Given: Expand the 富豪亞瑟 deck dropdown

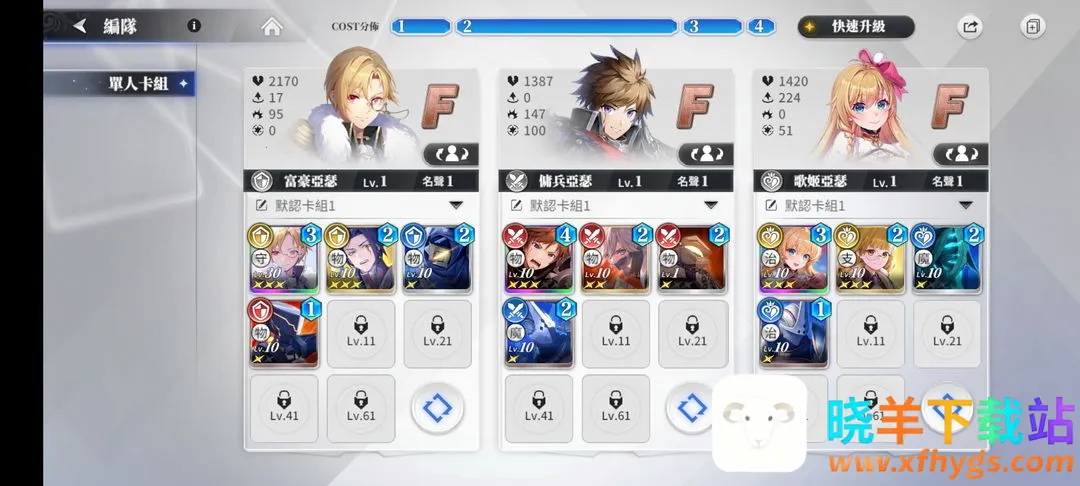Looking at the screenshot, I should [456, 205].
